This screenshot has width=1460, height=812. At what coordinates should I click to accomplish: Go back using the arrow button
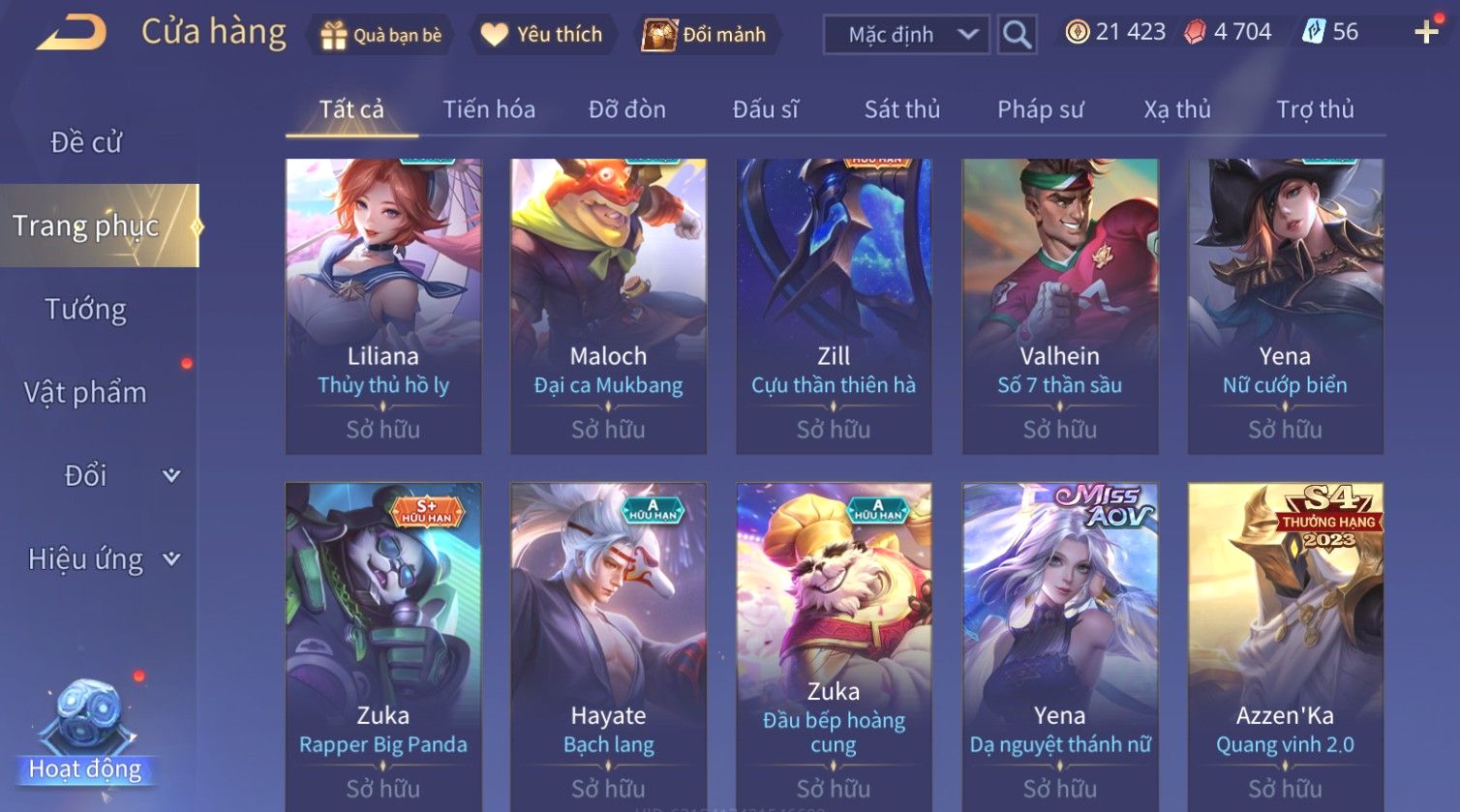[72, 33]
